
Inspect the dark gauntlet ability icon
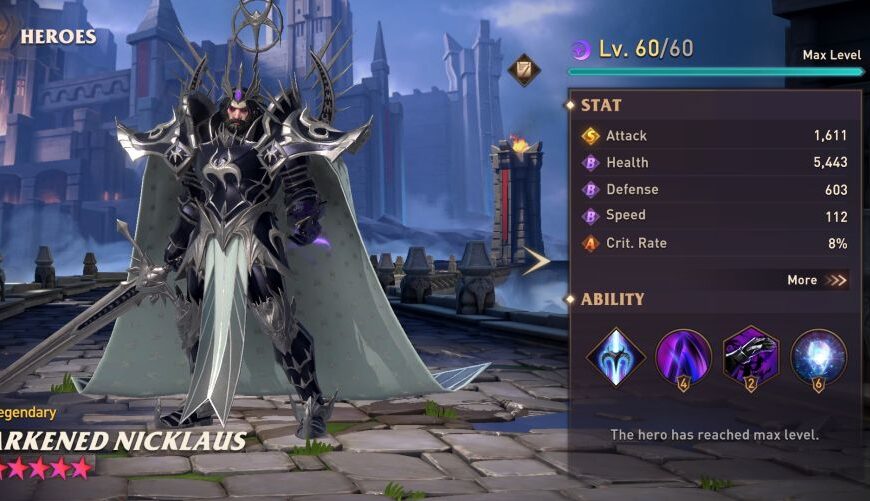pyautogui.click(x=751, y=355)
